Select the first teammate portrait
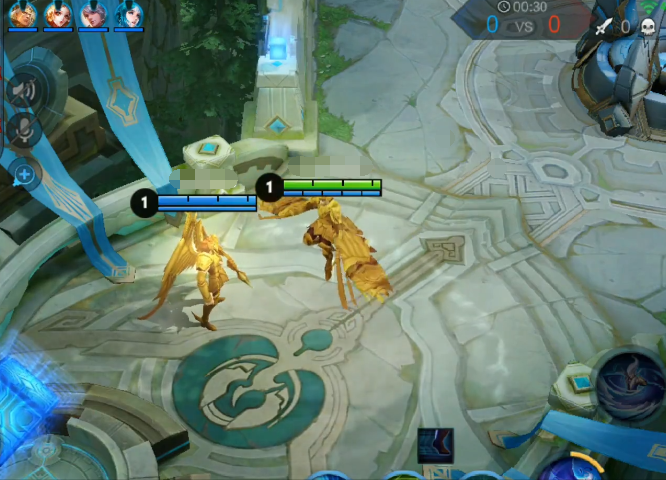The image size is (666, 480). (x=23, y=14)
